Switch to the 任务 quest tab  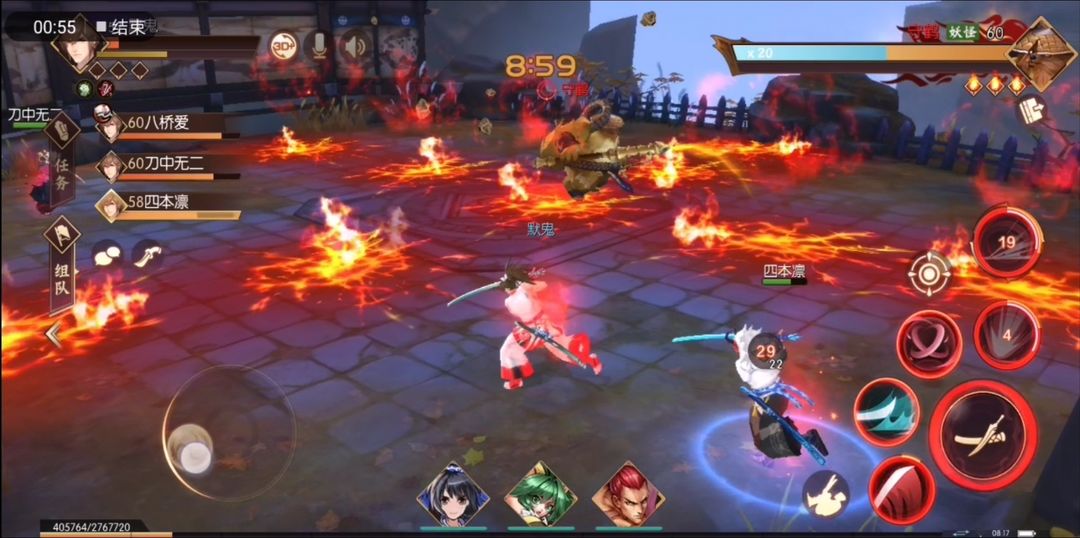point(61,160)
